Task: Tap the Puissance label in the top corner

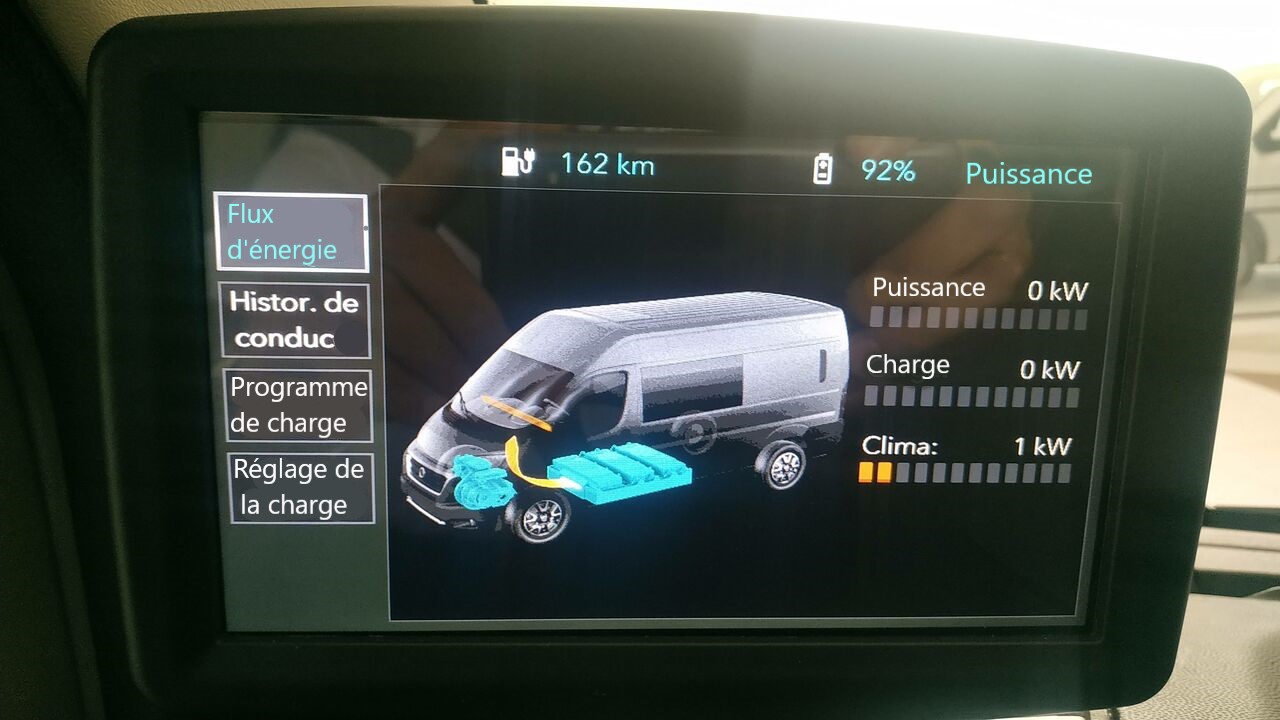Action: click(1028, 173)
